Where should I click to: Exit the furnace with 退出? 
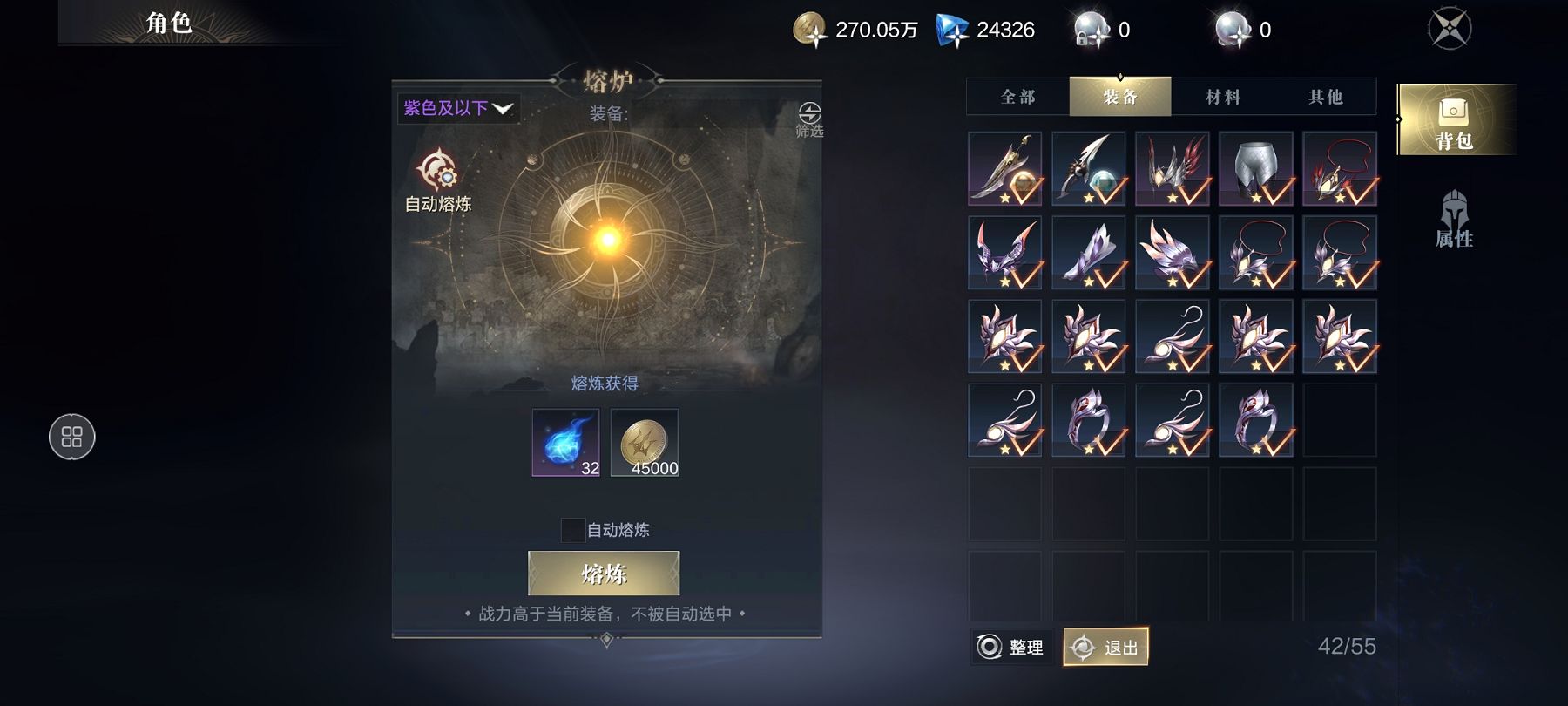pos(1105,647)
